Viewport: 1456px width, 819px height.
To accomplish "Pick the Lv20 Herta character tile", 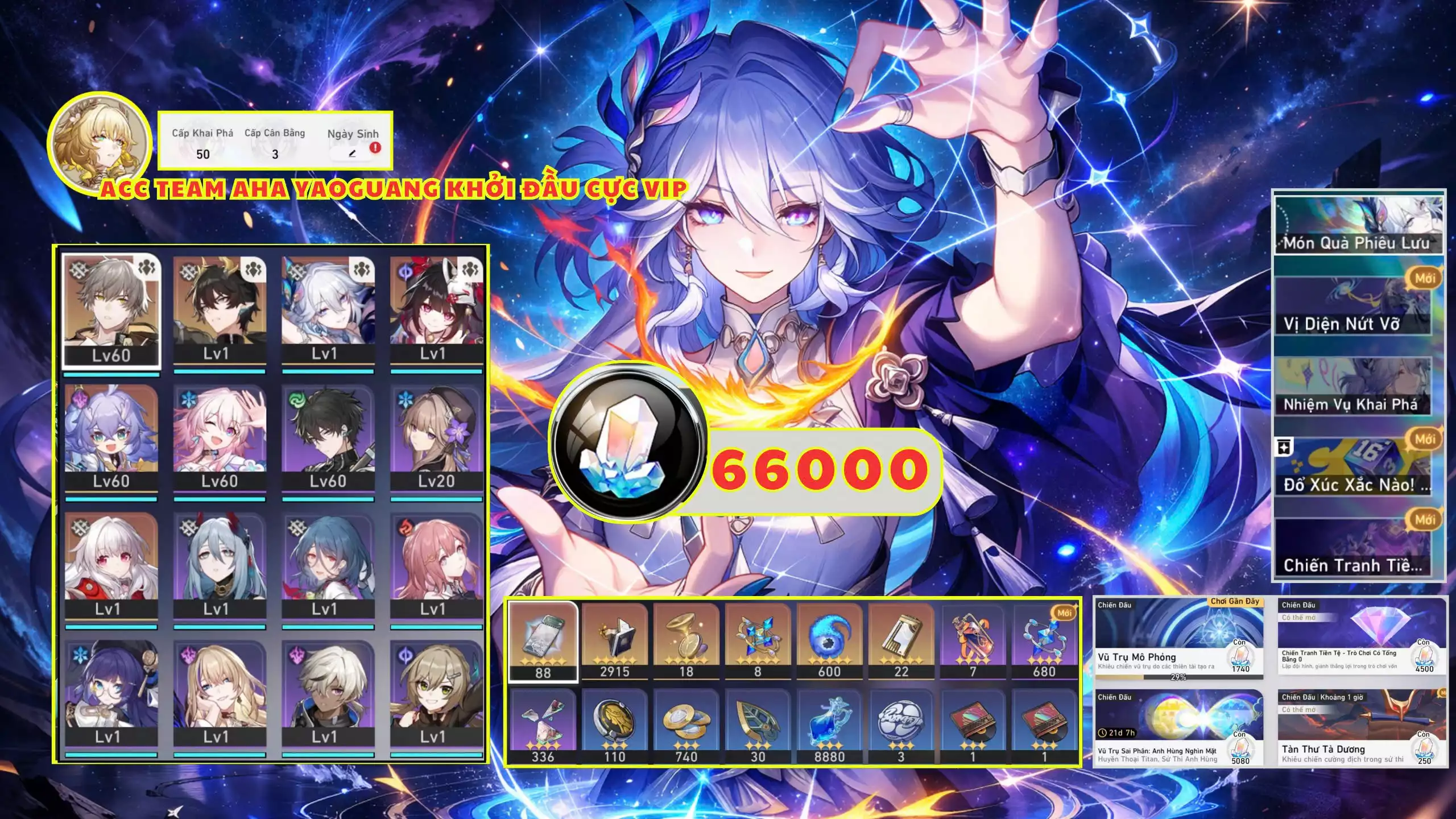I will (x=436, y=438).
